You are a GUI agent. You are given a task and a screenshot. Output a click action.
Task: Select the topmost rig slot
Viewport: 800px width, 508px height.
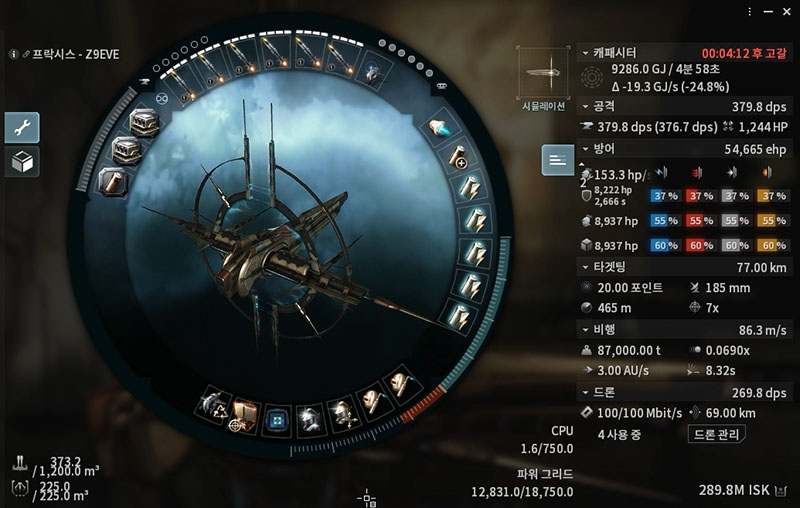tap(143, 123)
